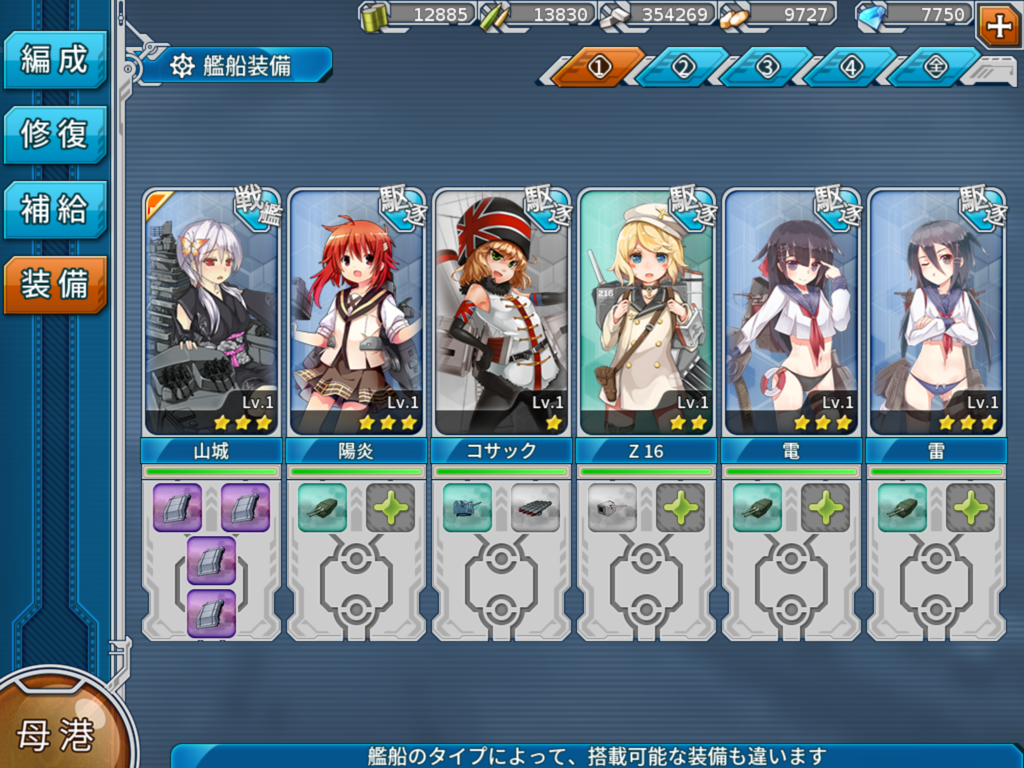Click the orange plus button to add resources
Image resolution: width=1024 pixels, height=768 pixels.
(998, 25)
